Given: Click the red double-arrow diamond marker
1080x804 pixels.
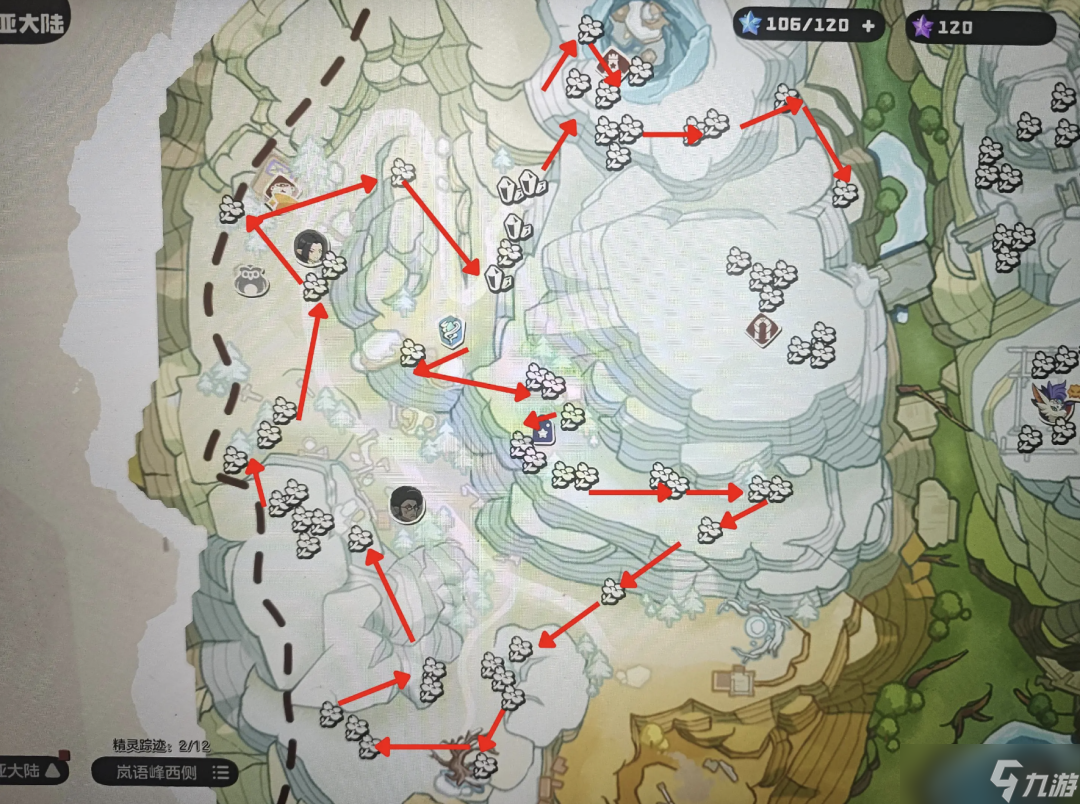Looking at the screenshot, I should [762, 330].
